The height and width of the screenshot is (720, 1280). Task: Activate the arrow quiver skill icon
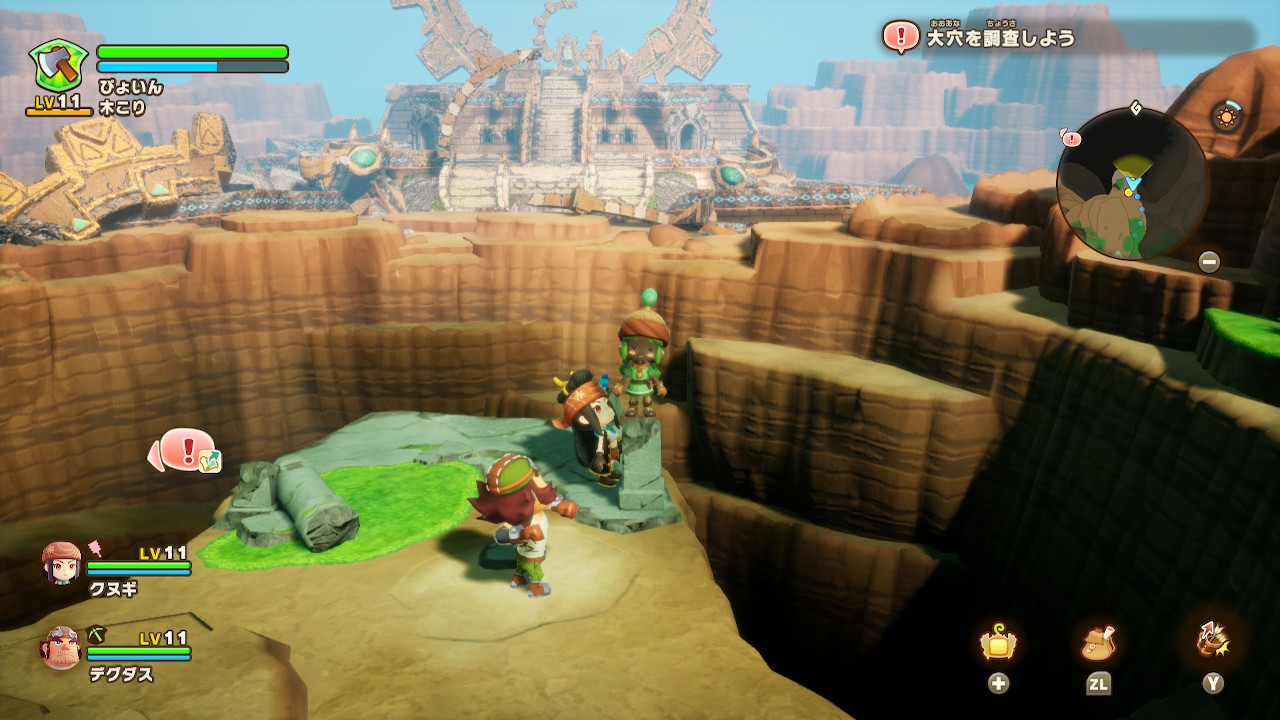(1212, 640)
